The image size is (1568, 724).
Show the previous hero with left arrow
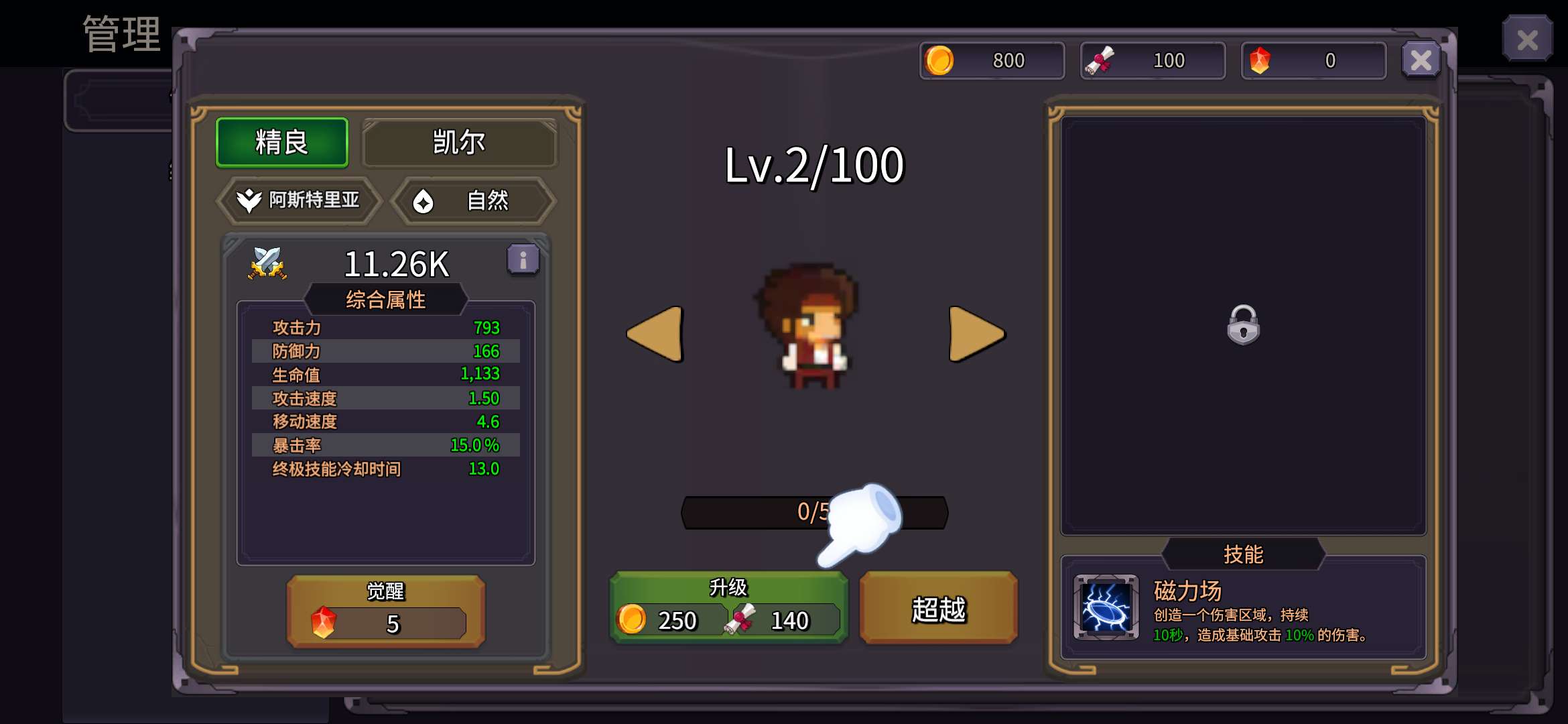655,334
